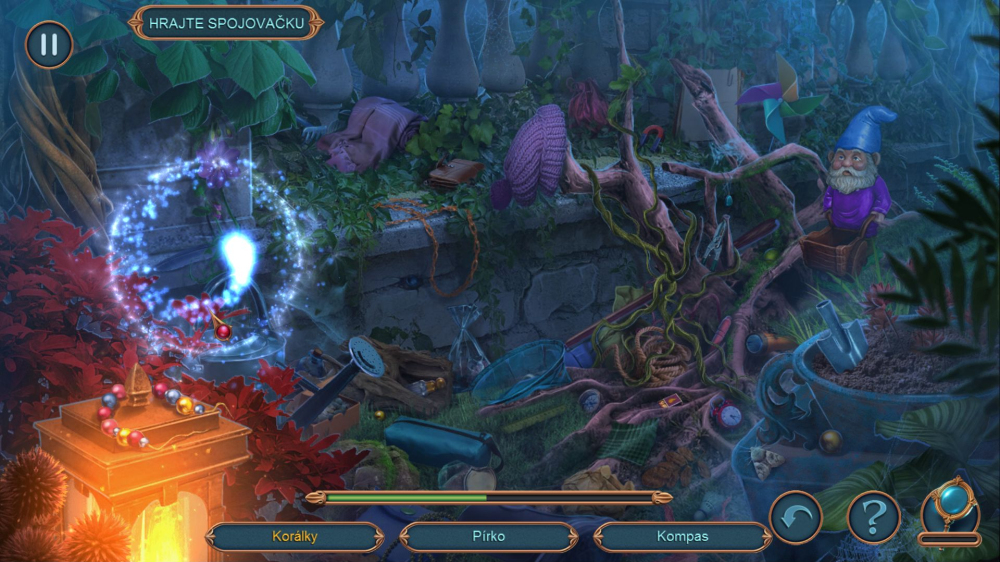The image size is (1000, 562).
Task: Choose the Pírko item label
Action: 489,537
